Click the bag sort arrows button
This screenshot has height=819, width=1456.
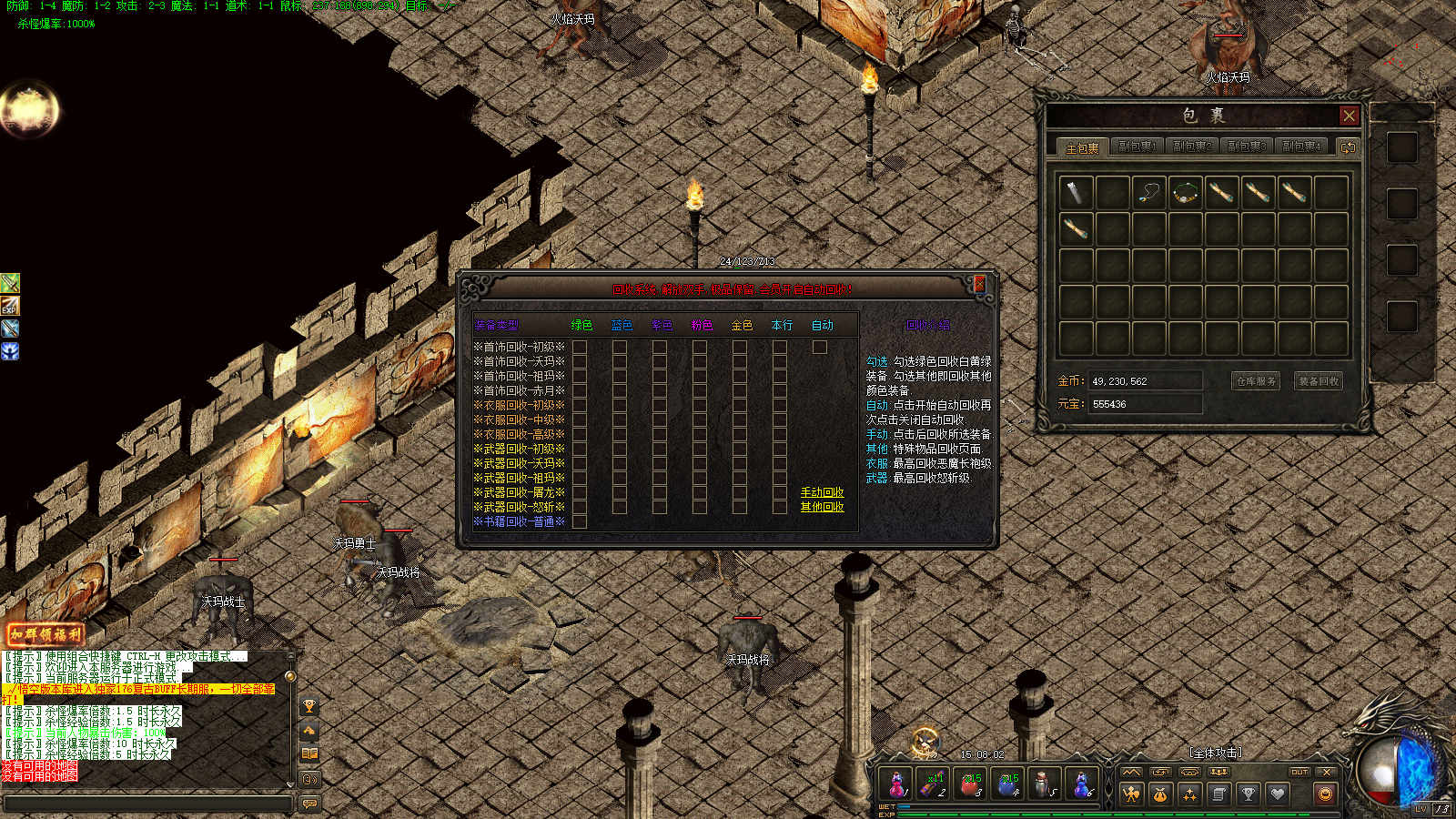1348,147
